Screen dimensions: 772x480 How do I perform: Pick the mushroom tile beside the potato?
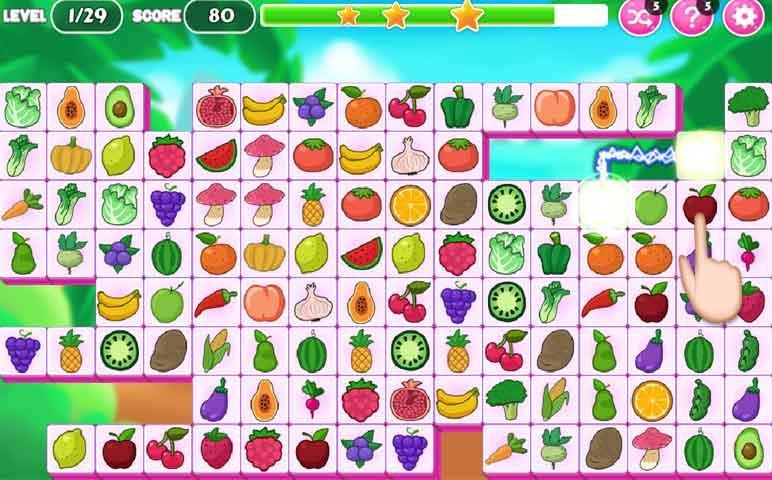tap(651, 447)
